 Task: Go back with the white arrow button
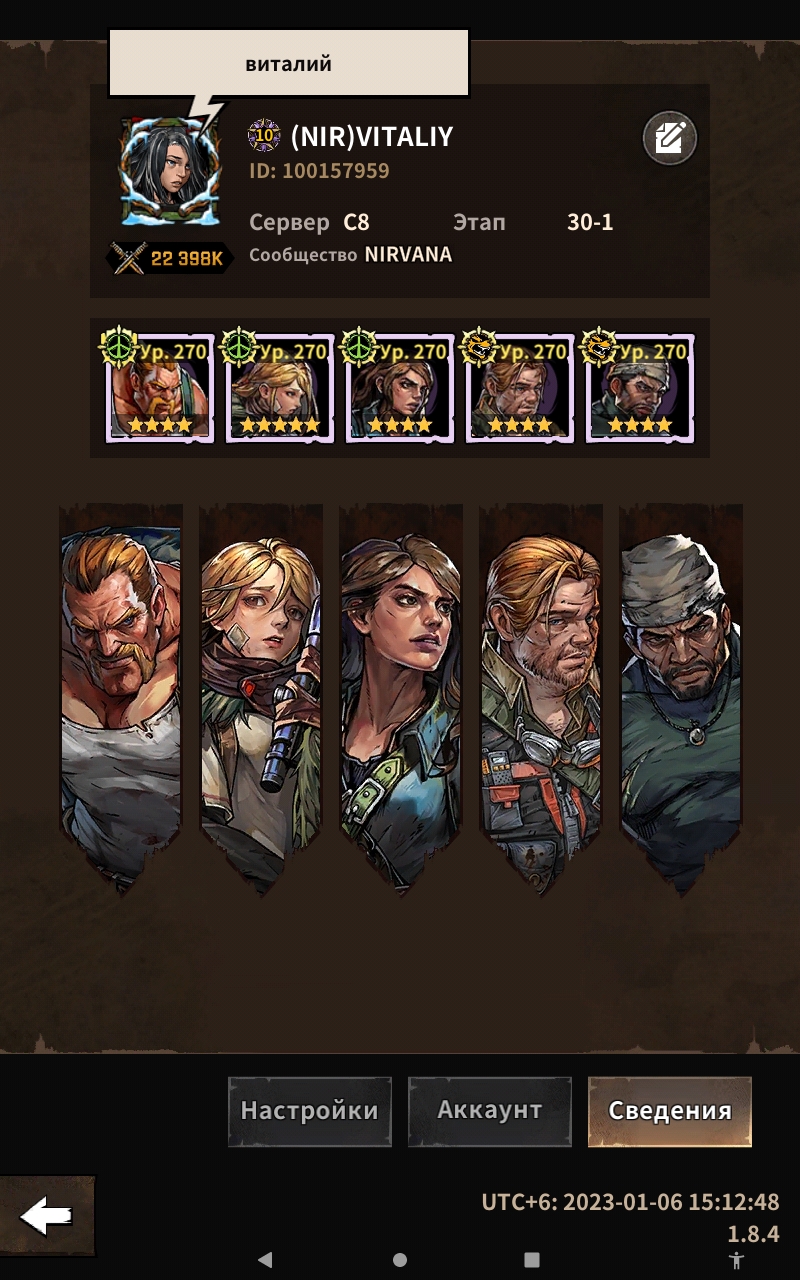(x=46, y=1216)
